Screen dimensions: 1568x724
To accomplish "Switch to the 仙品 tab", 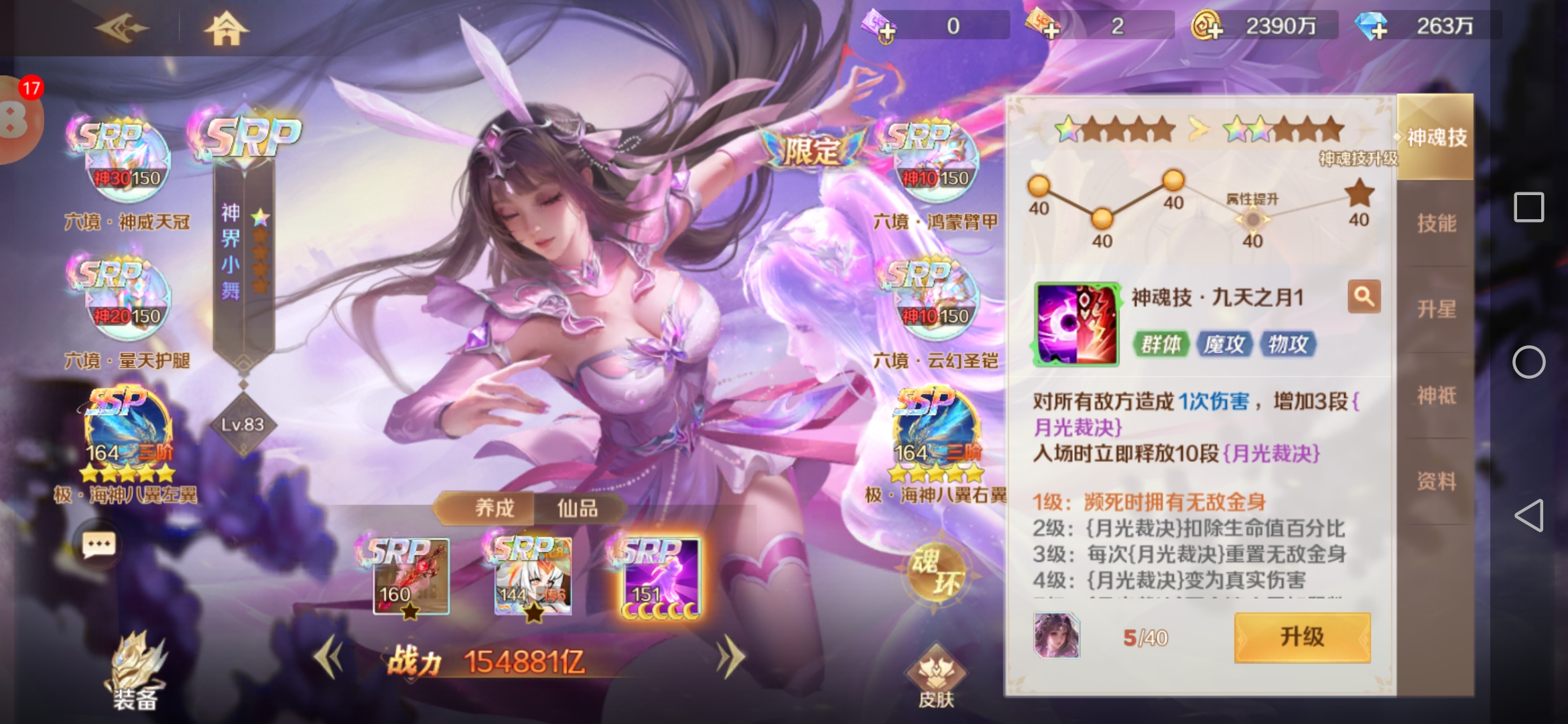I will (x=578, y=508).
